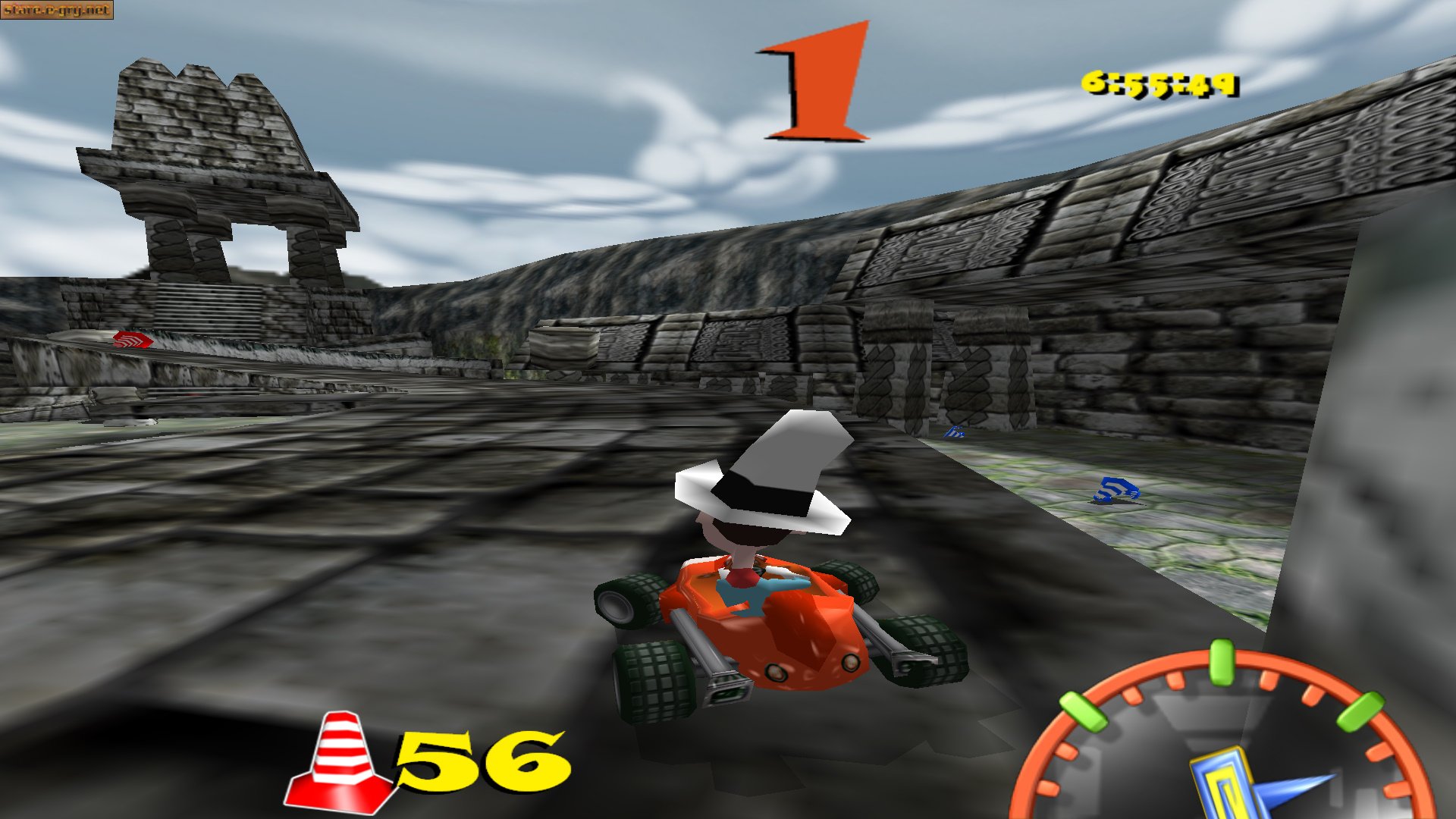Click the stare-e-gry.net watermark label
Viewport: 1456px width, 819px height.
57,10
